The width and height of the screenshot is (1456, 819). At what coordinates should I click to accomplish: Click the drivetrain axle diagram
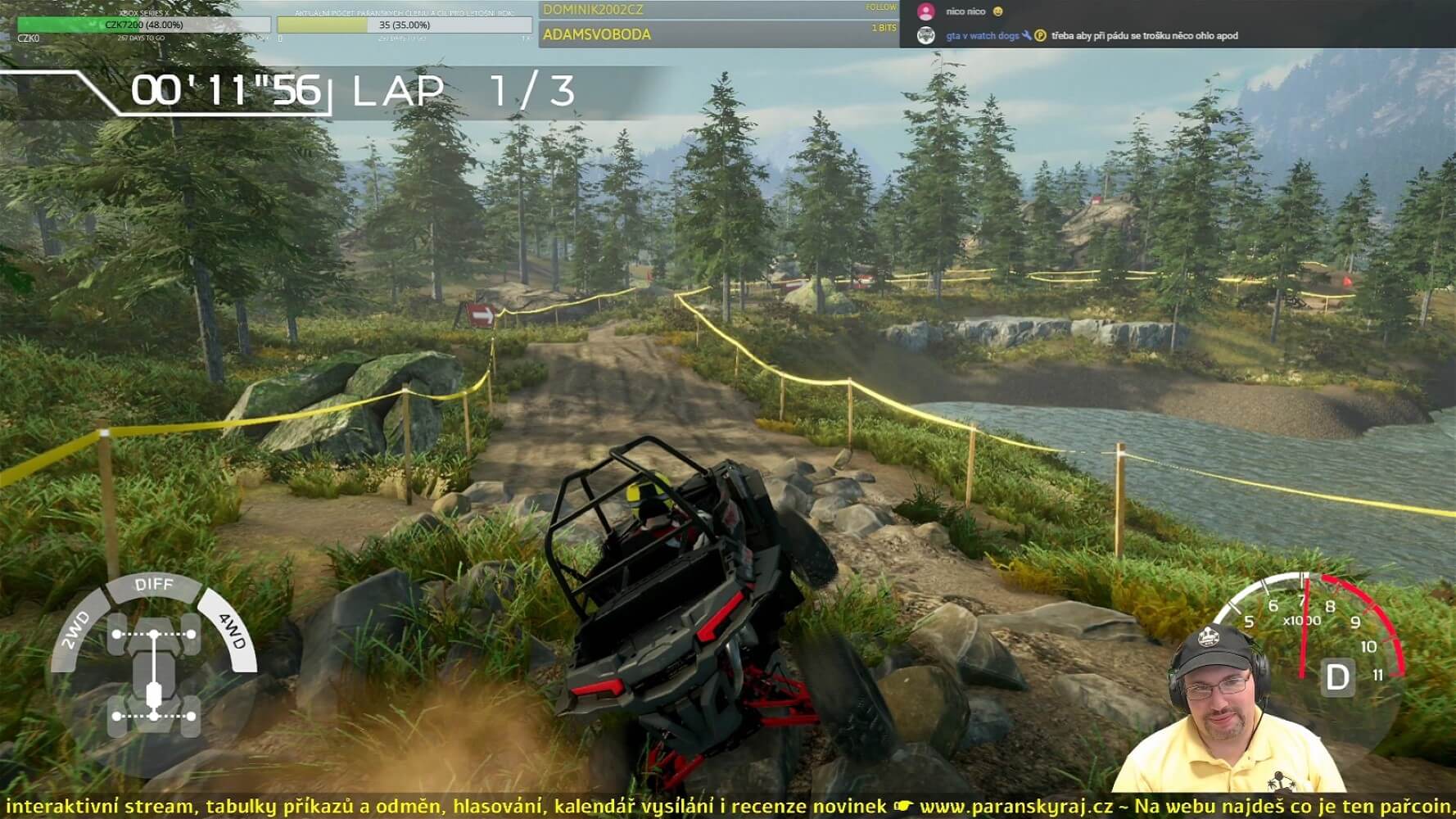[x=155, y=676]
